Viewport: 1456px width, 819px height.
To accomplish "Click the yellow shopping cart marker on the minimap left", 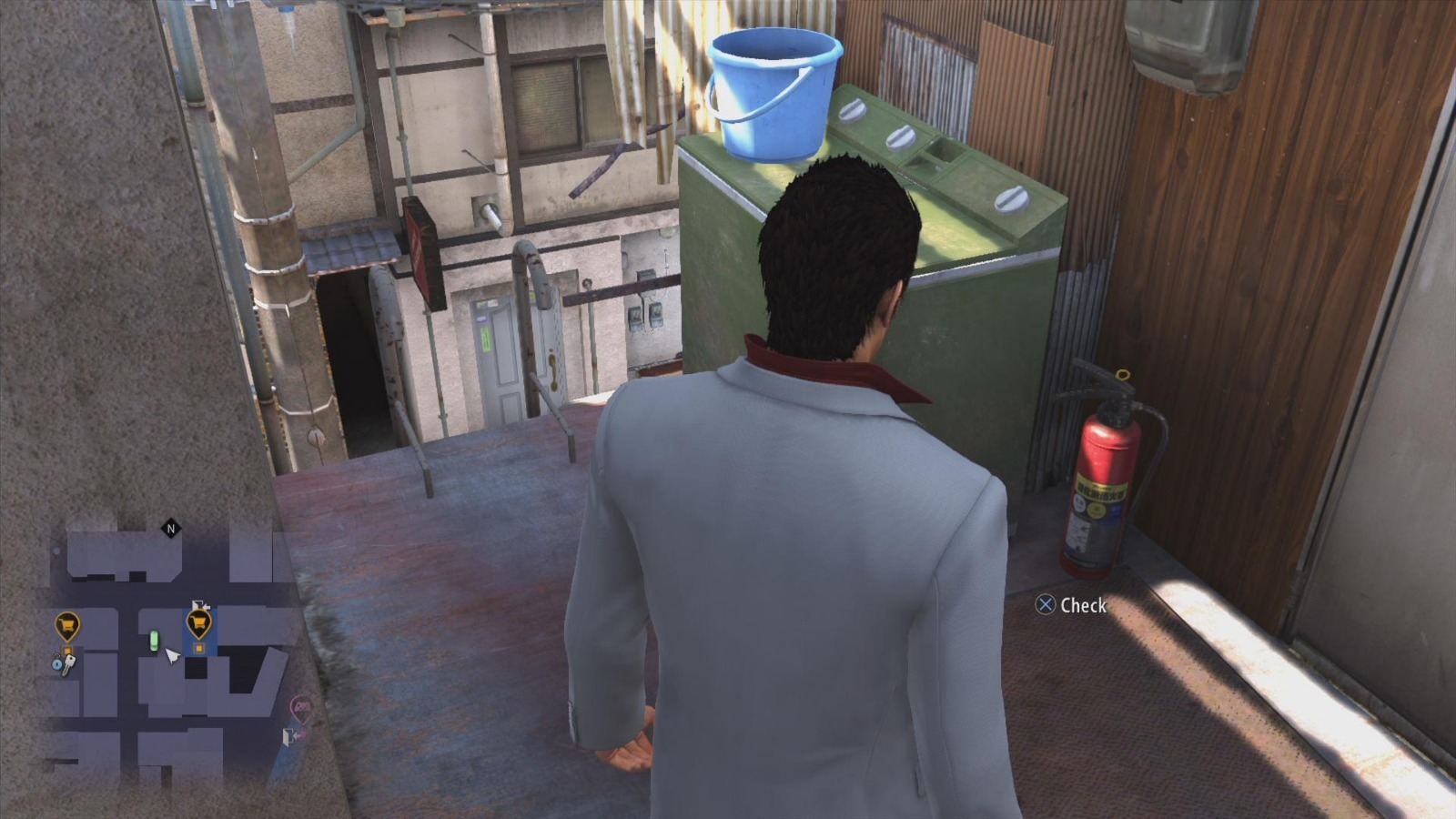I will (x=67, y=623).
